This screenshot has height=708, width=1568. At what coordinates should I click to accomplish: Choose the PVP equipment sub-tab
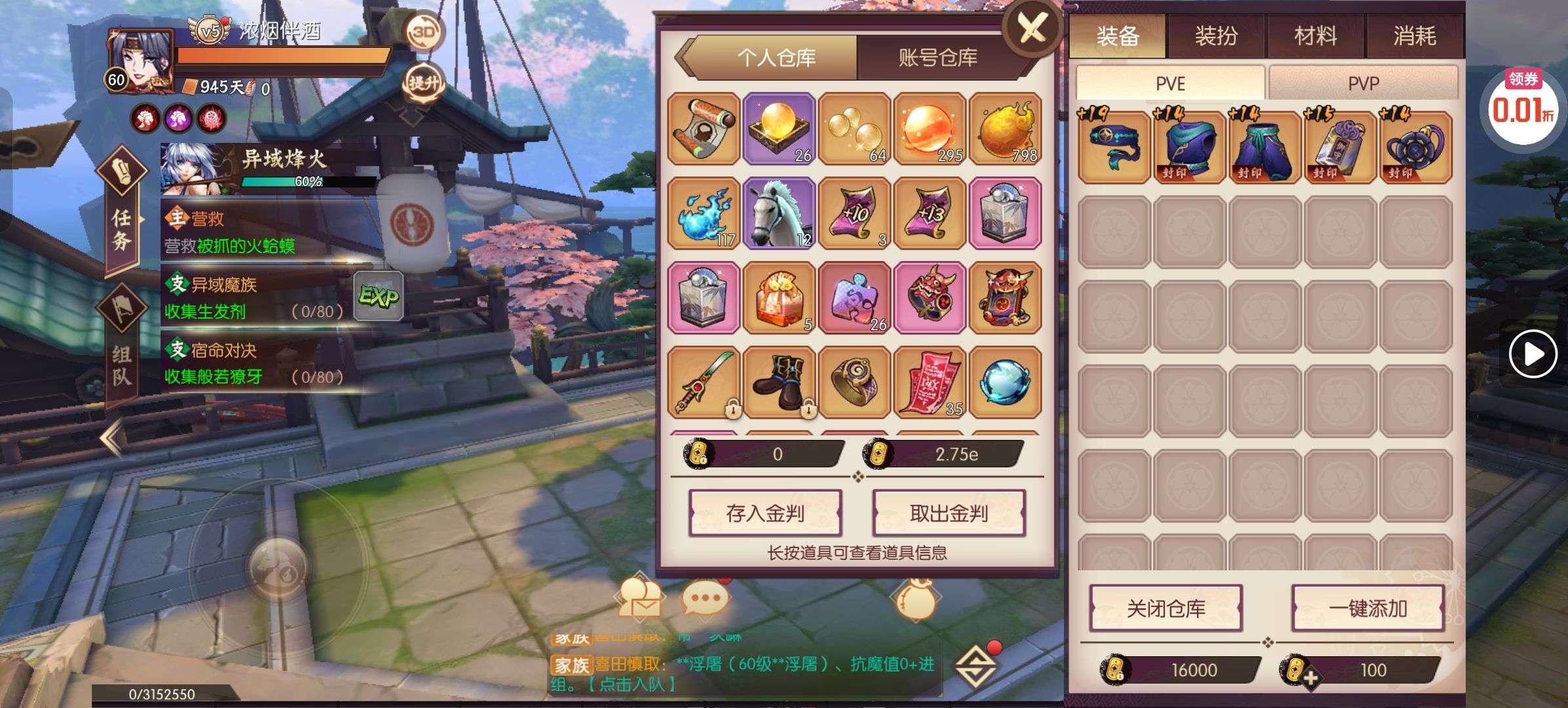click(x=1363, y=83)
